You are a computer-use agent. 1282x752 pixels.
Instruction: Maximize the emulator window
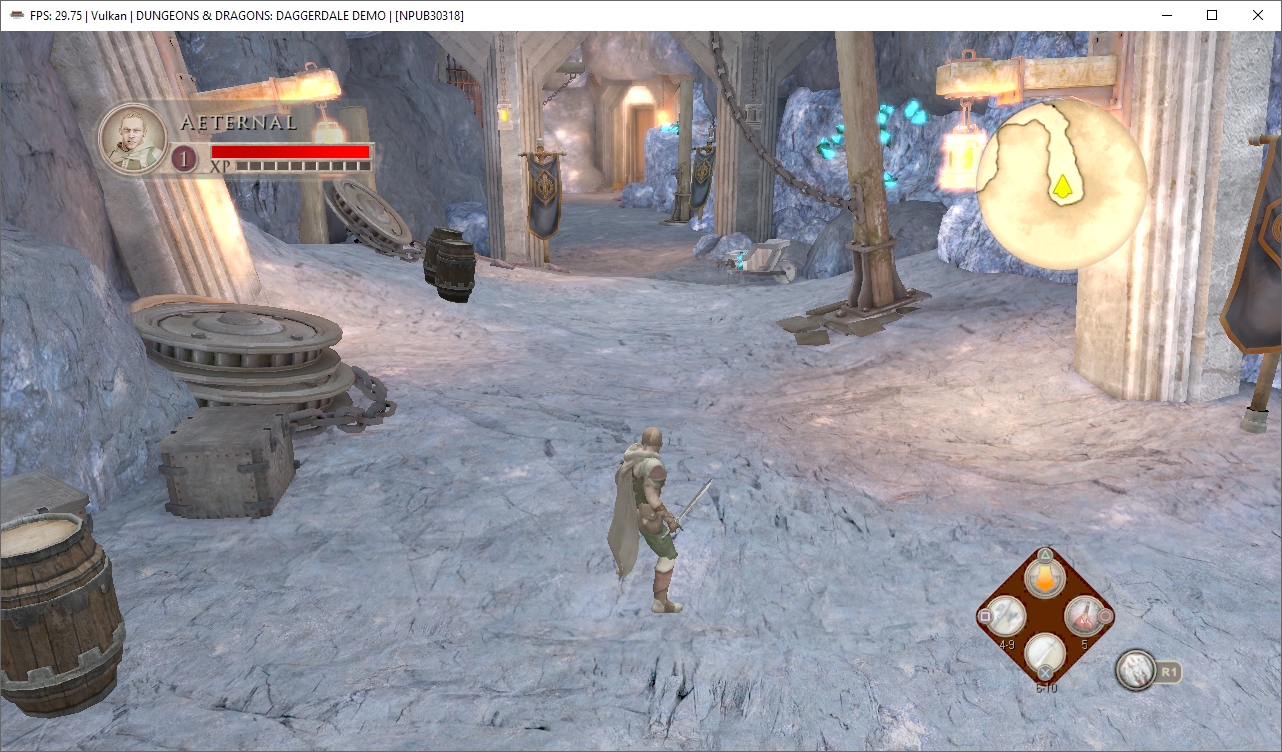click(x=1212, y=15)
